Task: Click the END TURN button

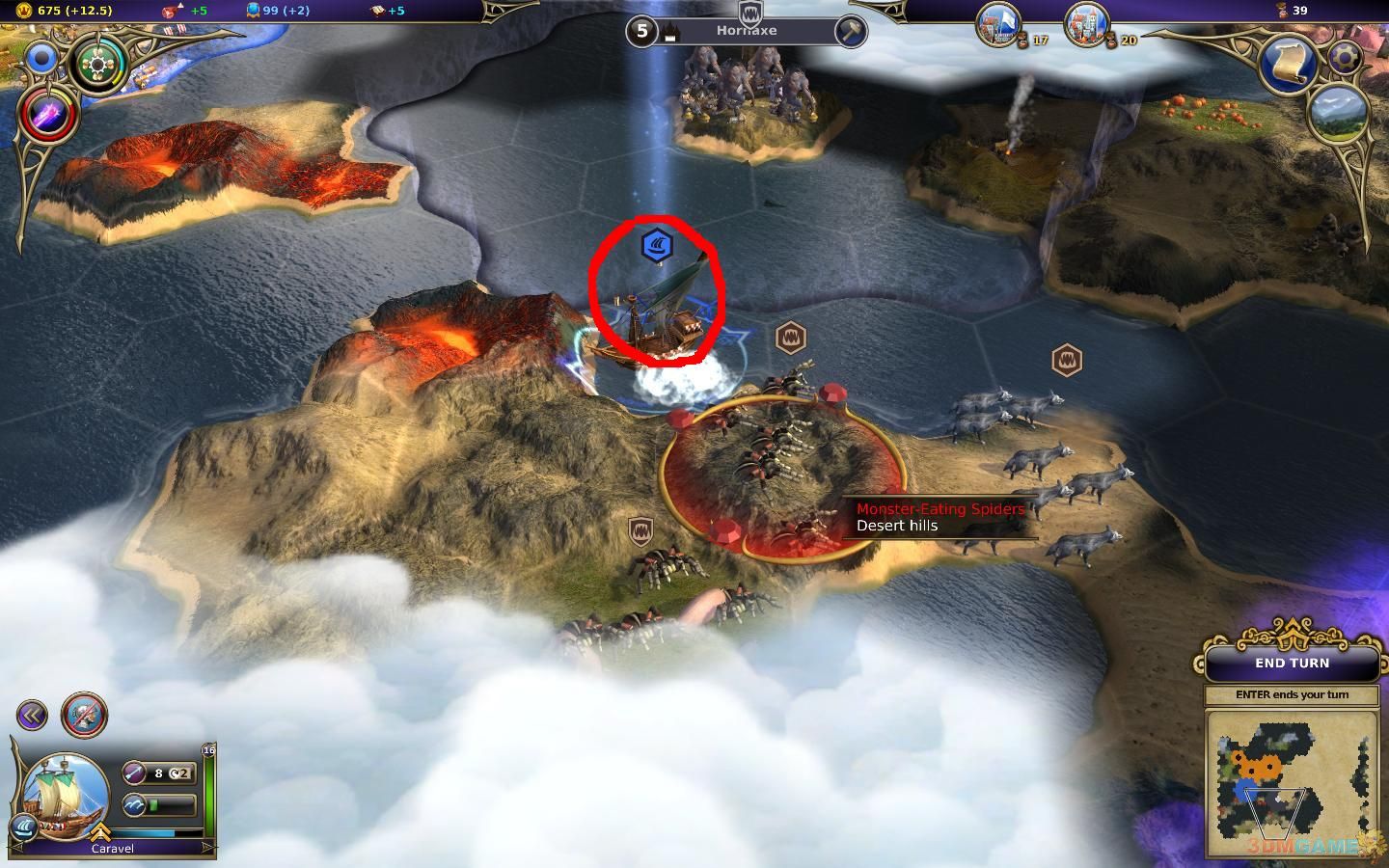Action: pyautogui.click(x=1292, y=664)
